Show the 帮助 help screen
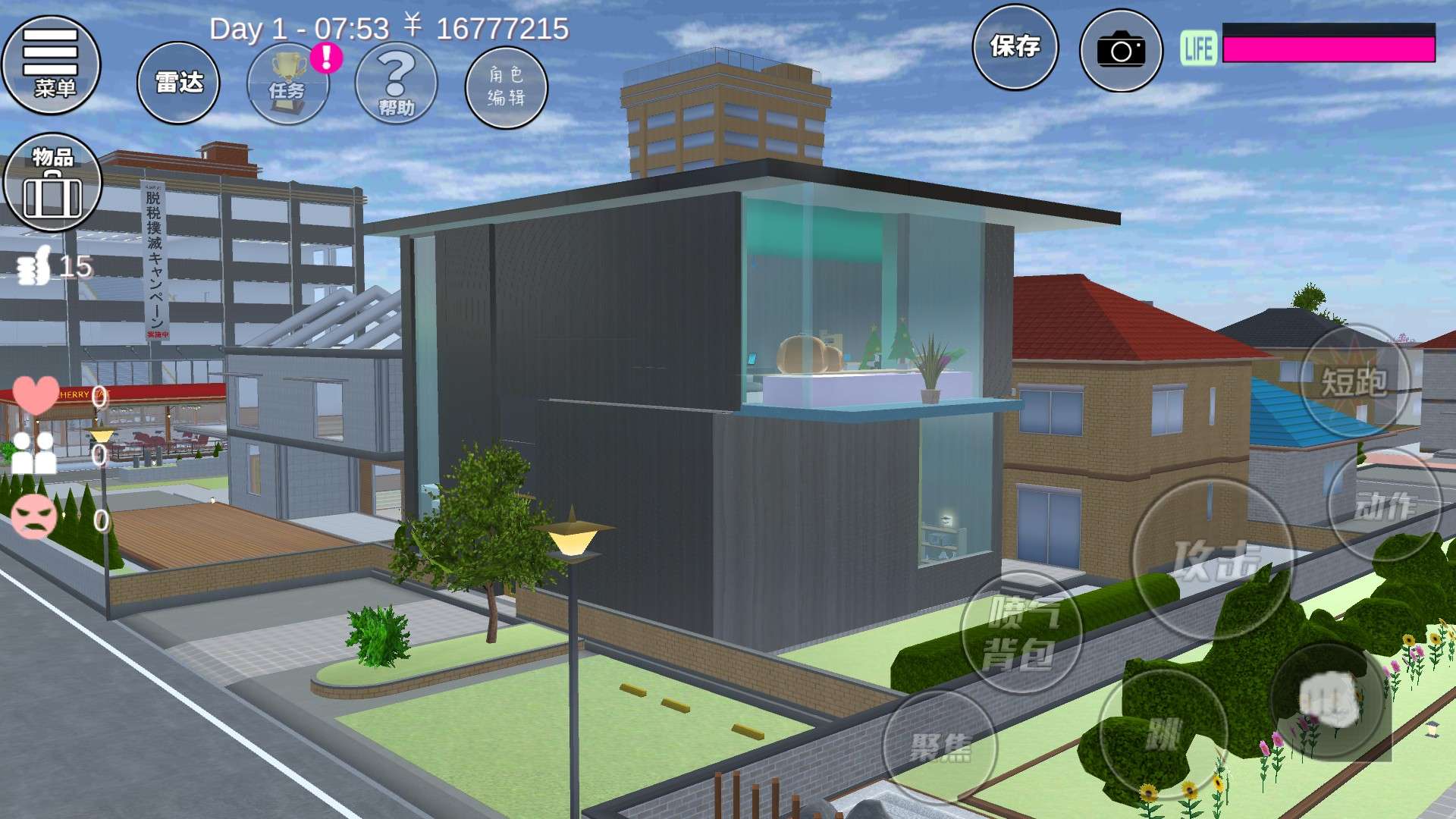1456x819 pixels. (x=396, y=84)
